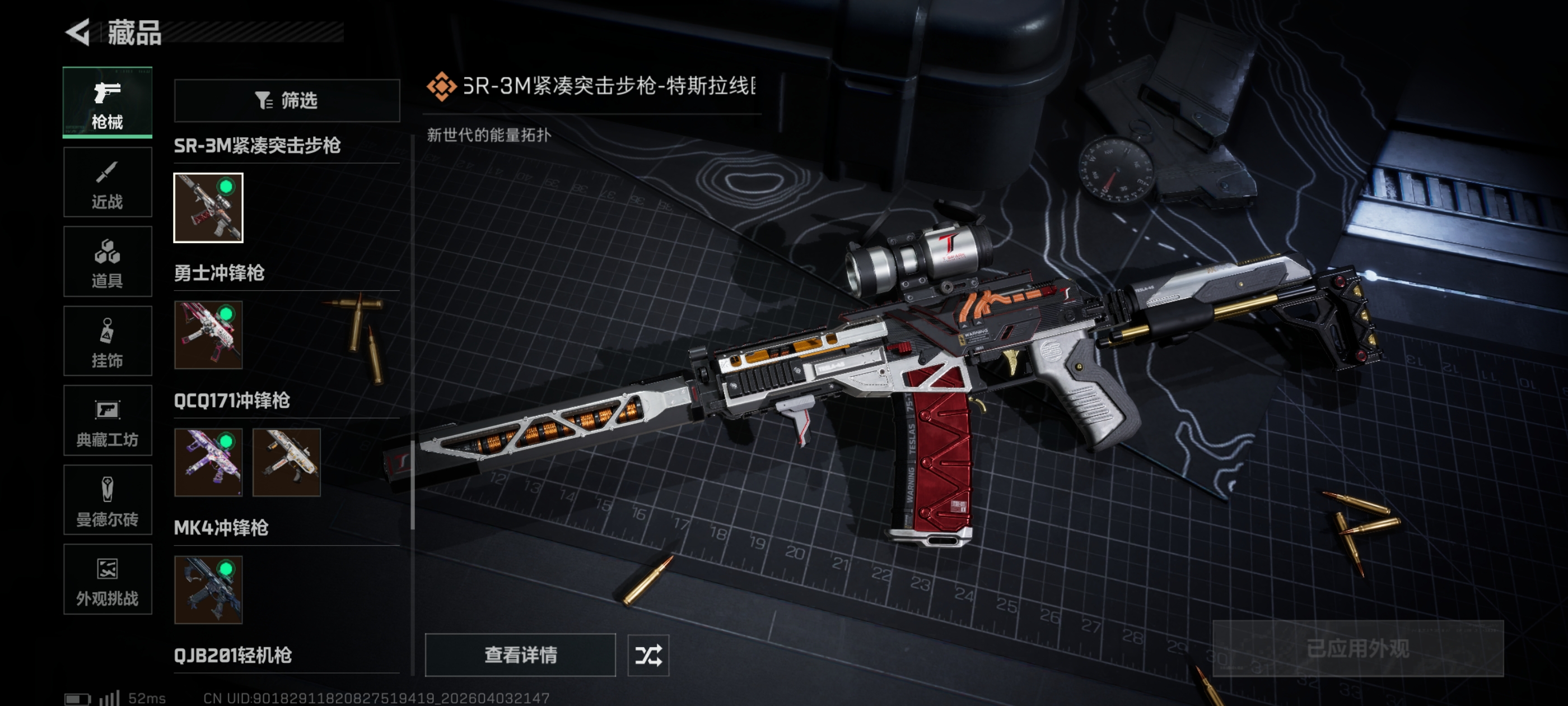1568x706 pixels.
Task: Select the purple QCQ171 skin thumbnail
Action: coord(208,462)
